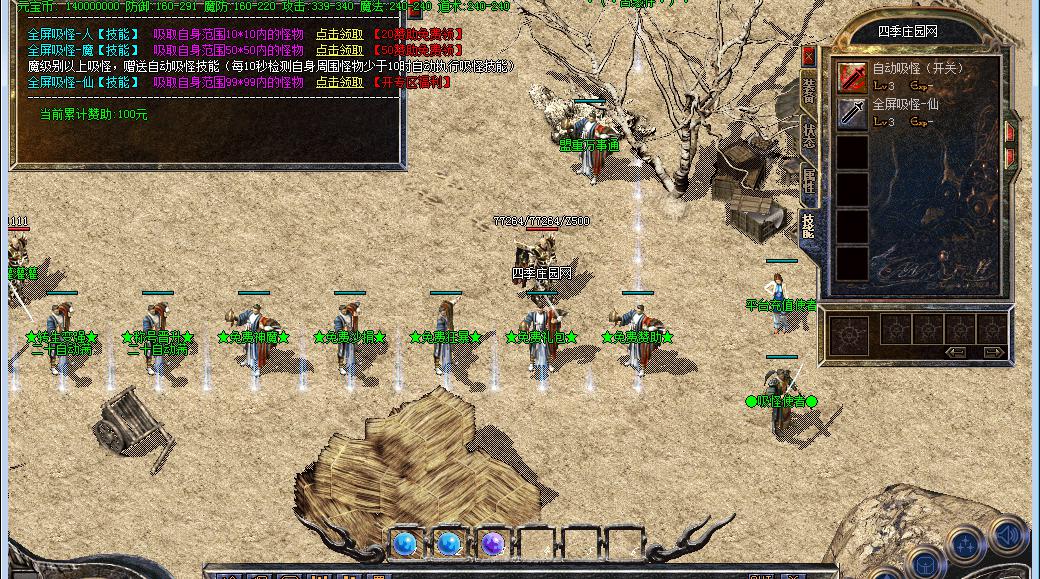Toggle sound with the round speaker button
Viewport: 1040px width, 579px height.
[x=1007, y=533]
